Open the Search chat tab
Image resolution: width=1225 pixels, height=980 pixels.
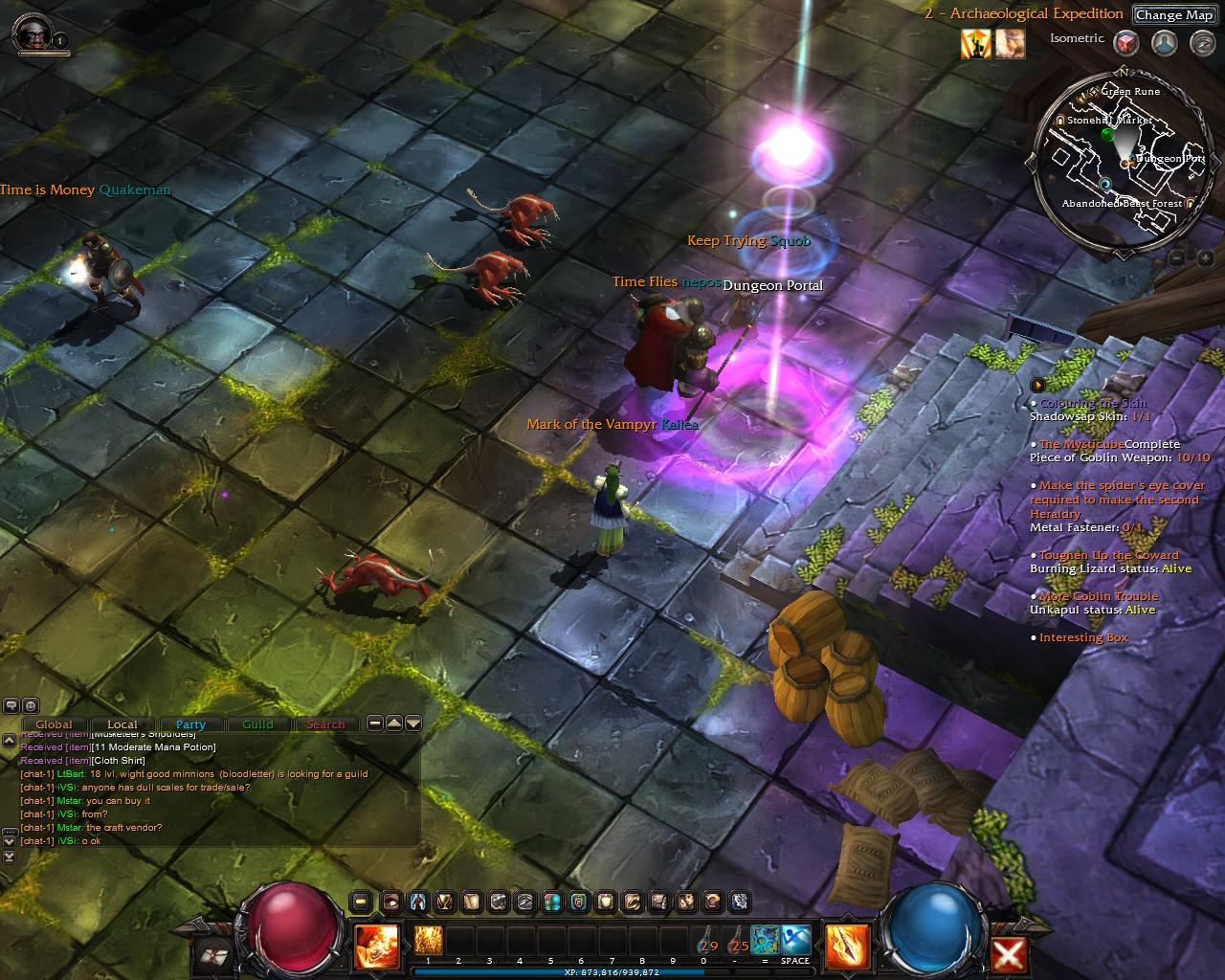click(325, 724)
